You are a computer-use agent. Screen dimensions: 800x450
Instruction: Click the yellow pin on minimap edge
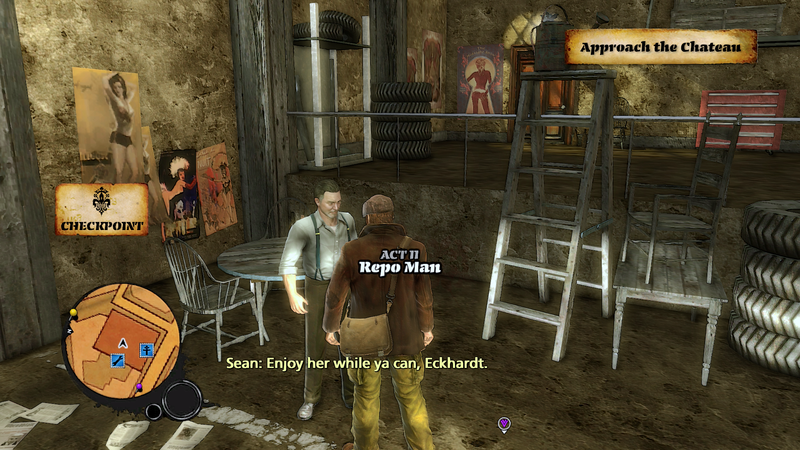73,314
